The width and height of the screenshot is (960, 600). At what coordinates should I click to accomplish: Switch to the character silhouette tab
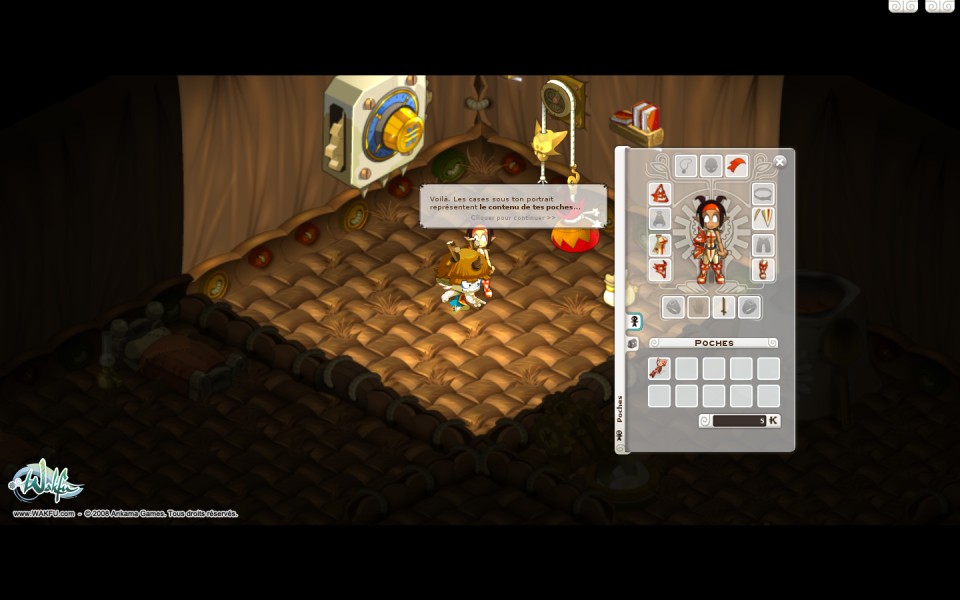[x=633, y=321]
